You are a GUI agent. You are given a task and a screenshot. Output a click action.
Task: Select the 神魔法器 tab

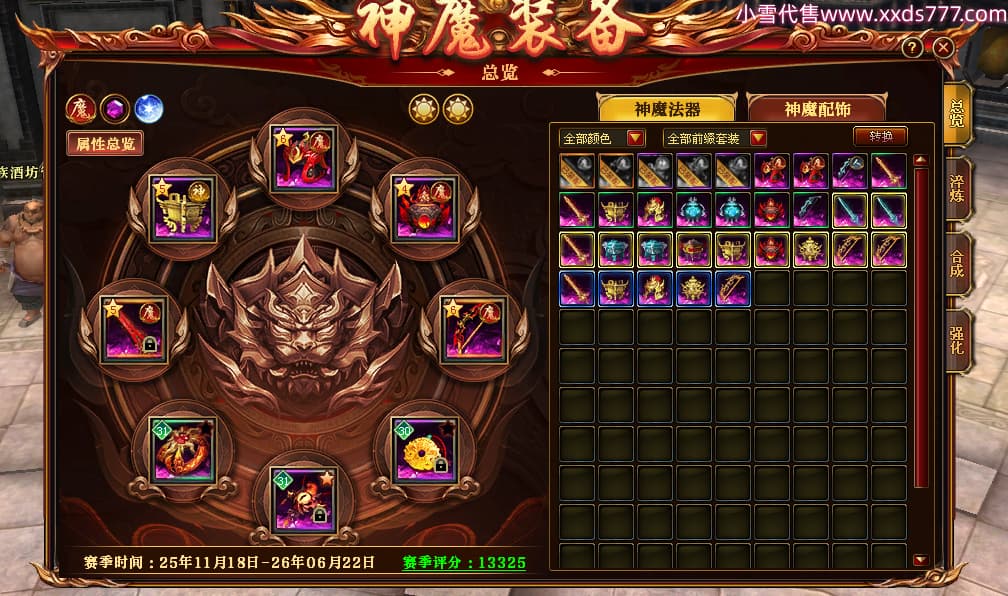667,109
